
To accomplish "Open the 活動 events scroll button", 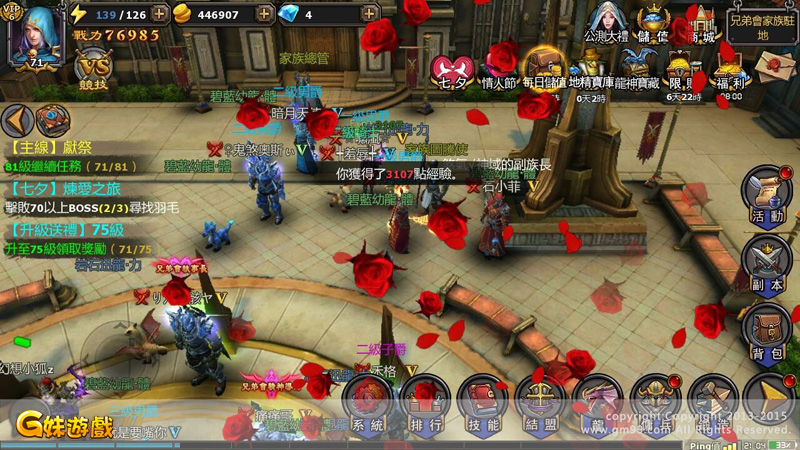I will (x=768, y=194).
